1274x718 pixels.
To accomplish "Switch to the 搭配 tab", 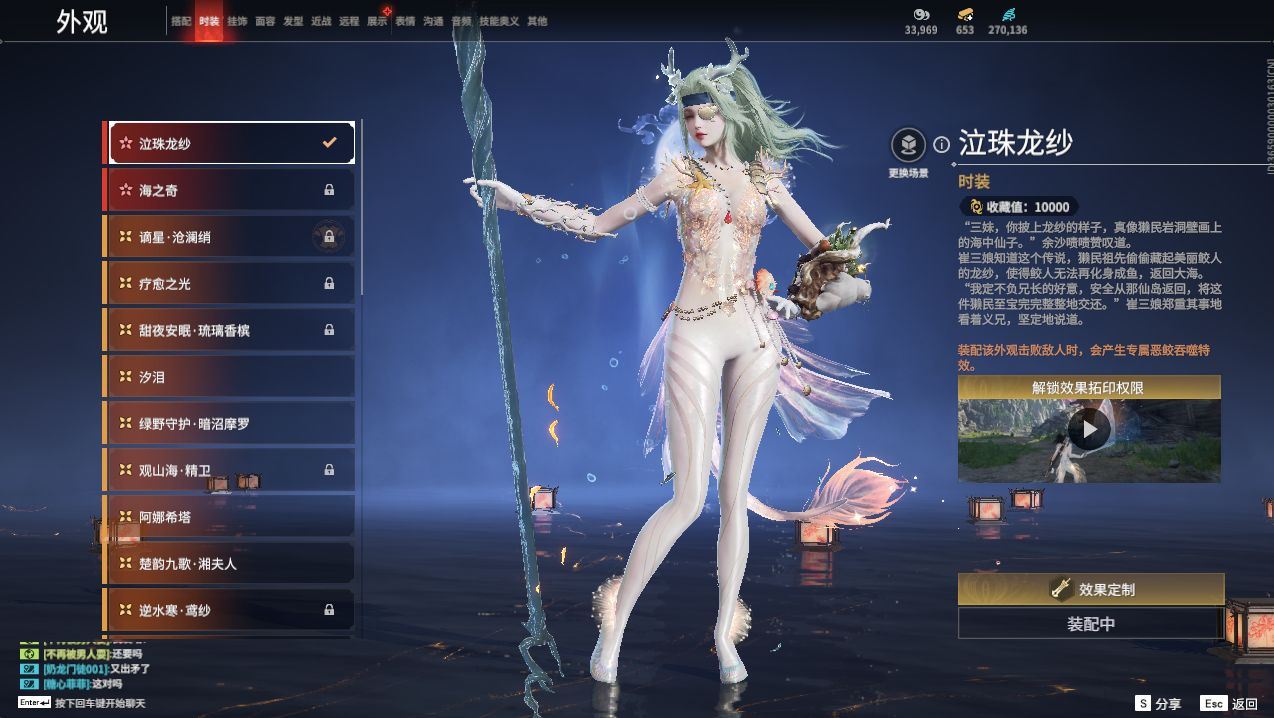I will (x=181, y=21).
